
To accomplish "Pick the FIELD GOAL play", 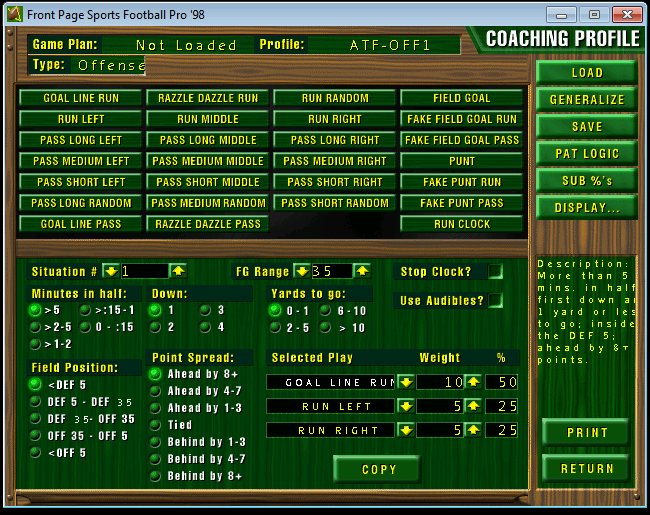I will pyautogui.click(x=462, y=98).
